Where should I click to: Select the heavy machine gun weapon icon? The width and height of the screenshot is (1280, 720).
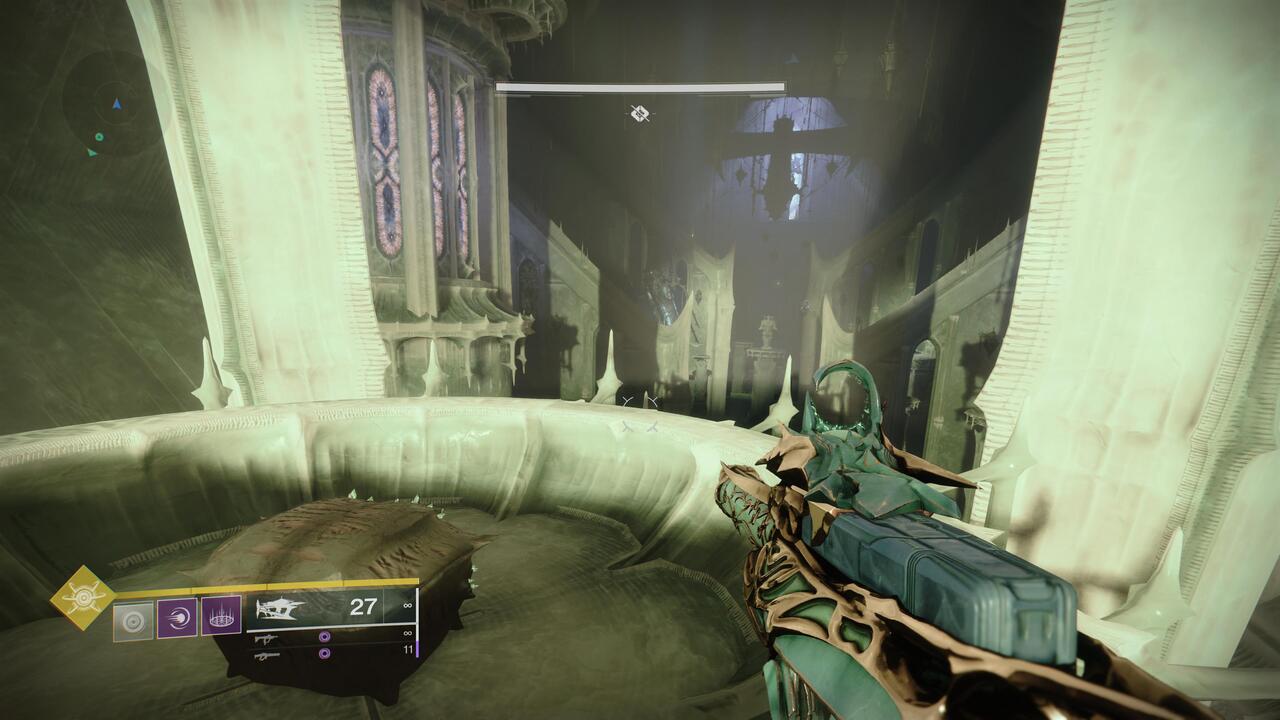[266, 656]
